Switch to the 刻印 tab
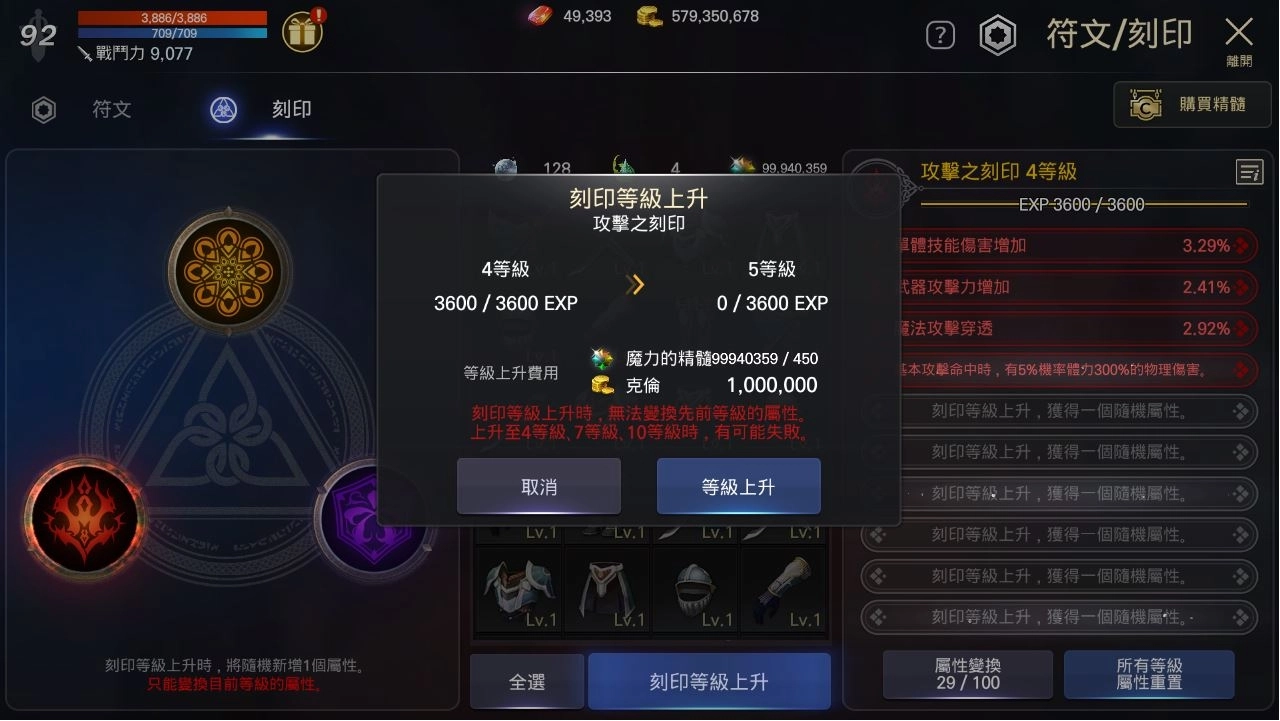Image resolution: width=1280 pixels, height=721 pixels. (291, 110)
